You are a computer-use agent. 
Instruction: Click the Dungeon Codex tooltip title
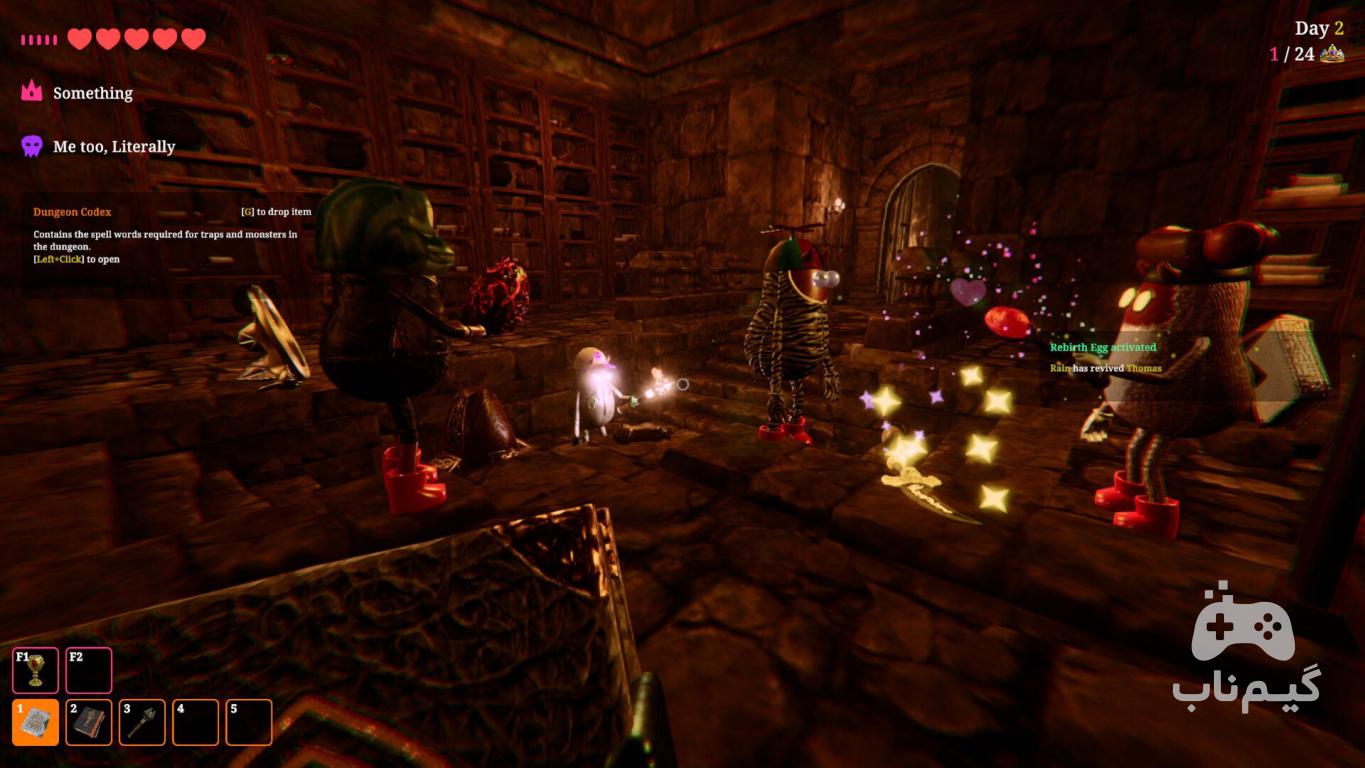click(72, 212)
